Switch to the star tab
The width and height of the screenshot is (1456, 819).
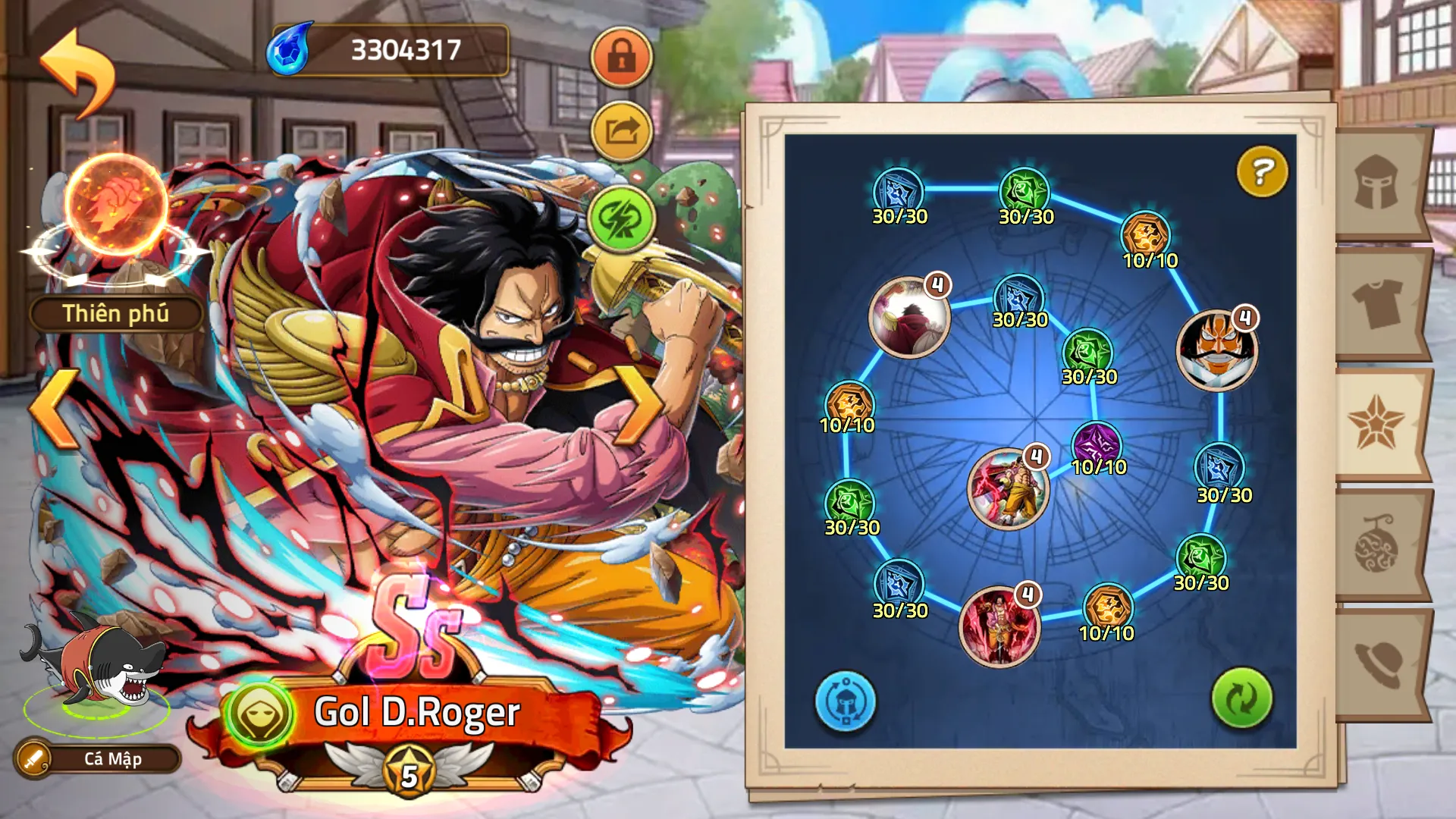pos(1376,425)
